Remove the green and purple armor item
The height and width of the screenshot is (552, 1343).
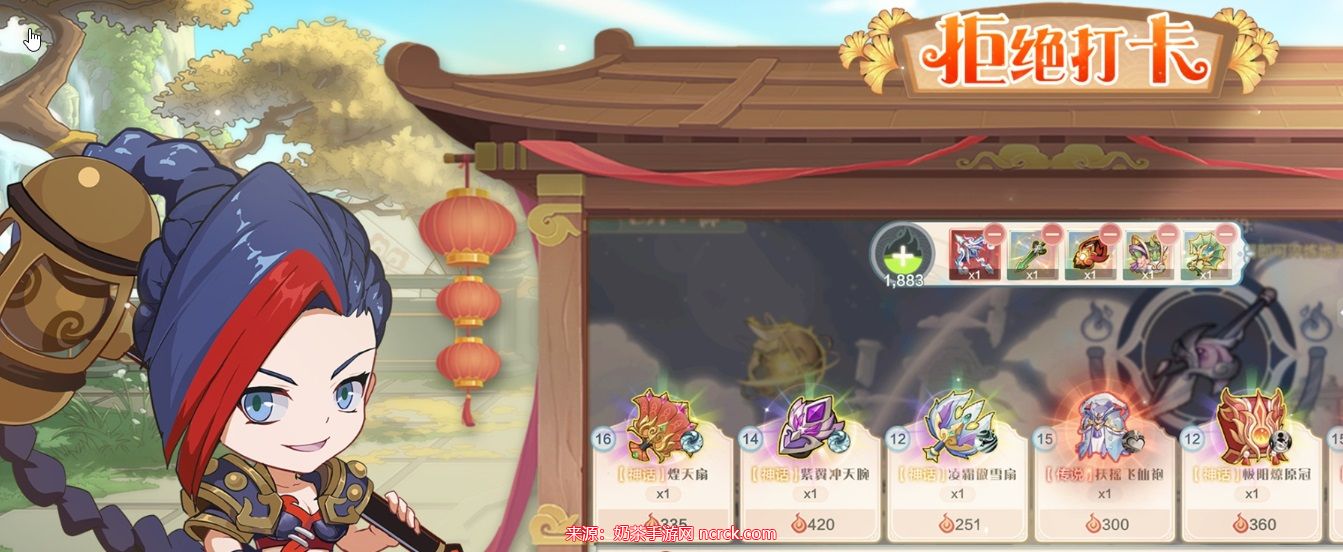tap(1166, 236)
